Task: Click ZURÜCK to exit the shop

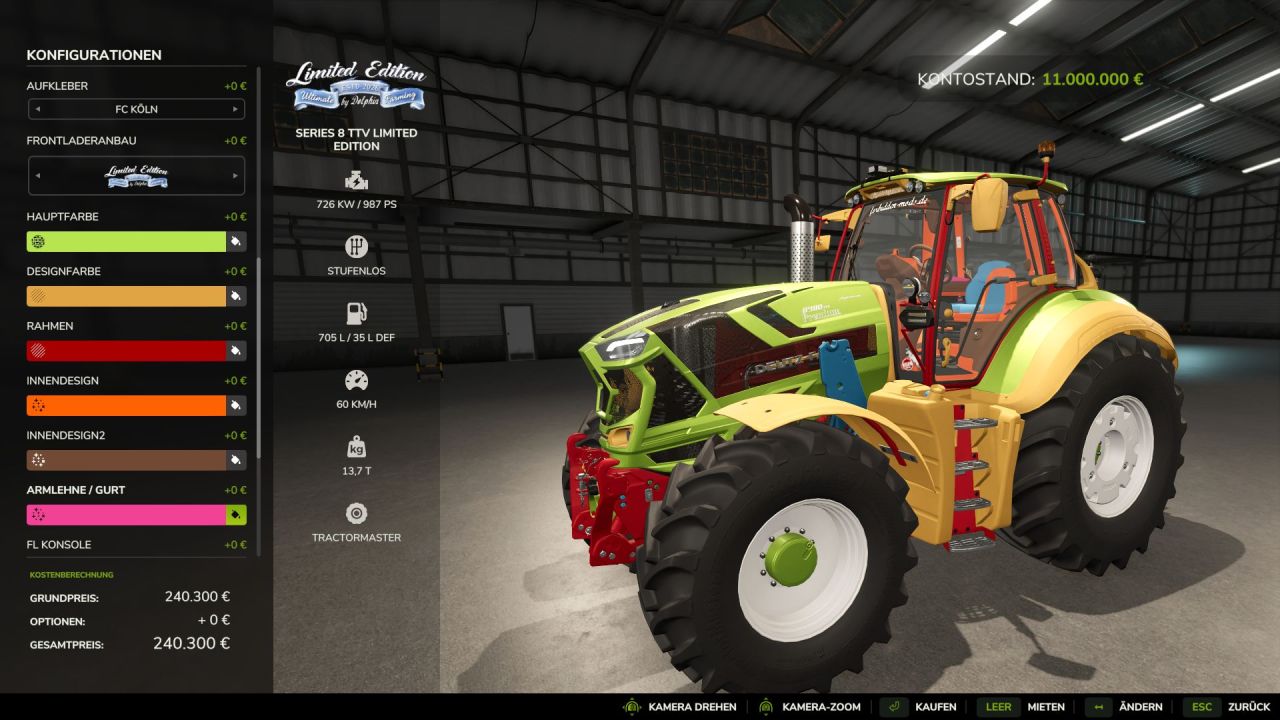Action: pos(1246,707)
